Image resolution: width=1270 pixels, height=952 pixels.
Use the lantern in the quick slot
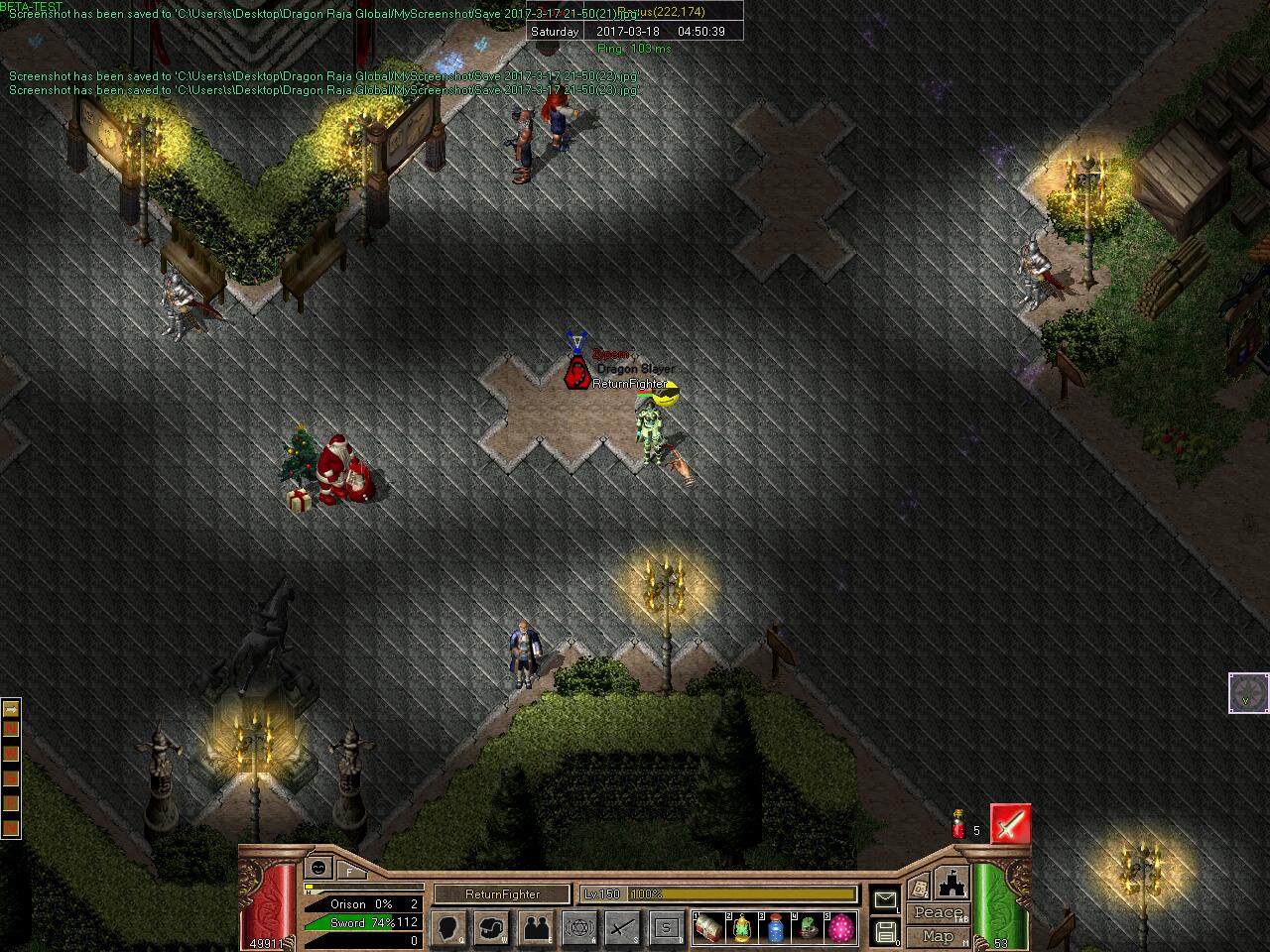(741, 929)
